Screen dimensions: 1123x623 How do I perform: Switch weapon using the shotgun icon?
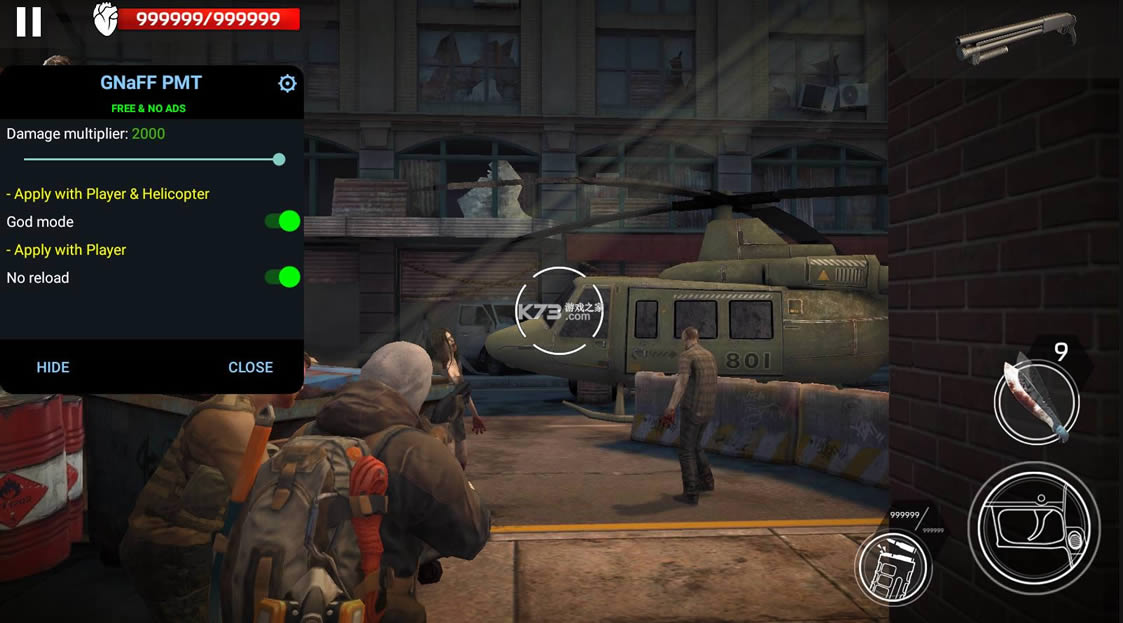(x=1014, y=37)
